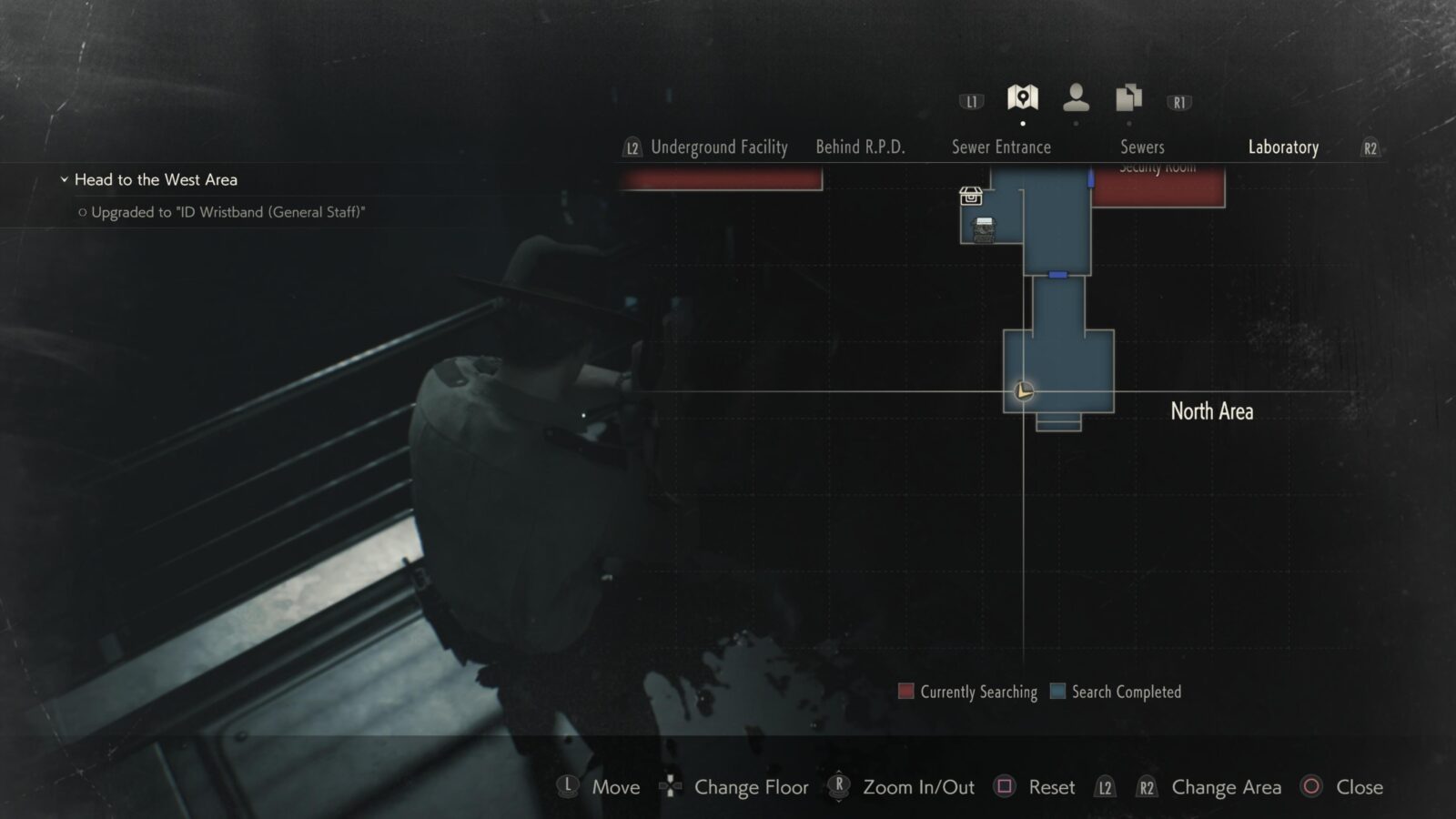Click the red Currently Searching legend swatch

pyautogui.click(x=906, y=692)
